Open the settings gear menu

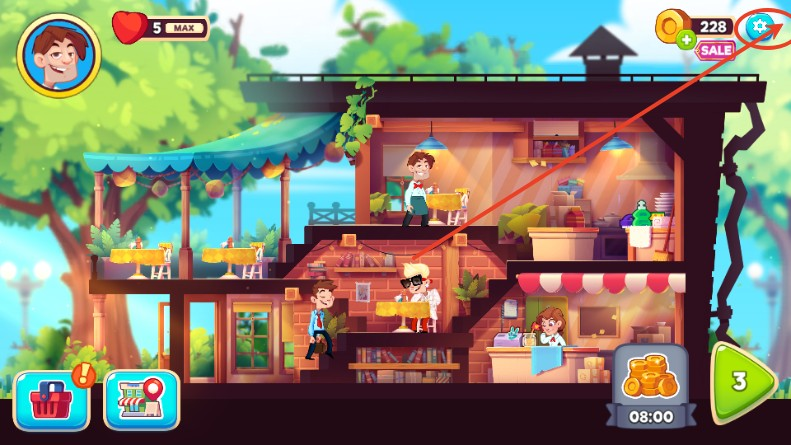click(759, 27)
